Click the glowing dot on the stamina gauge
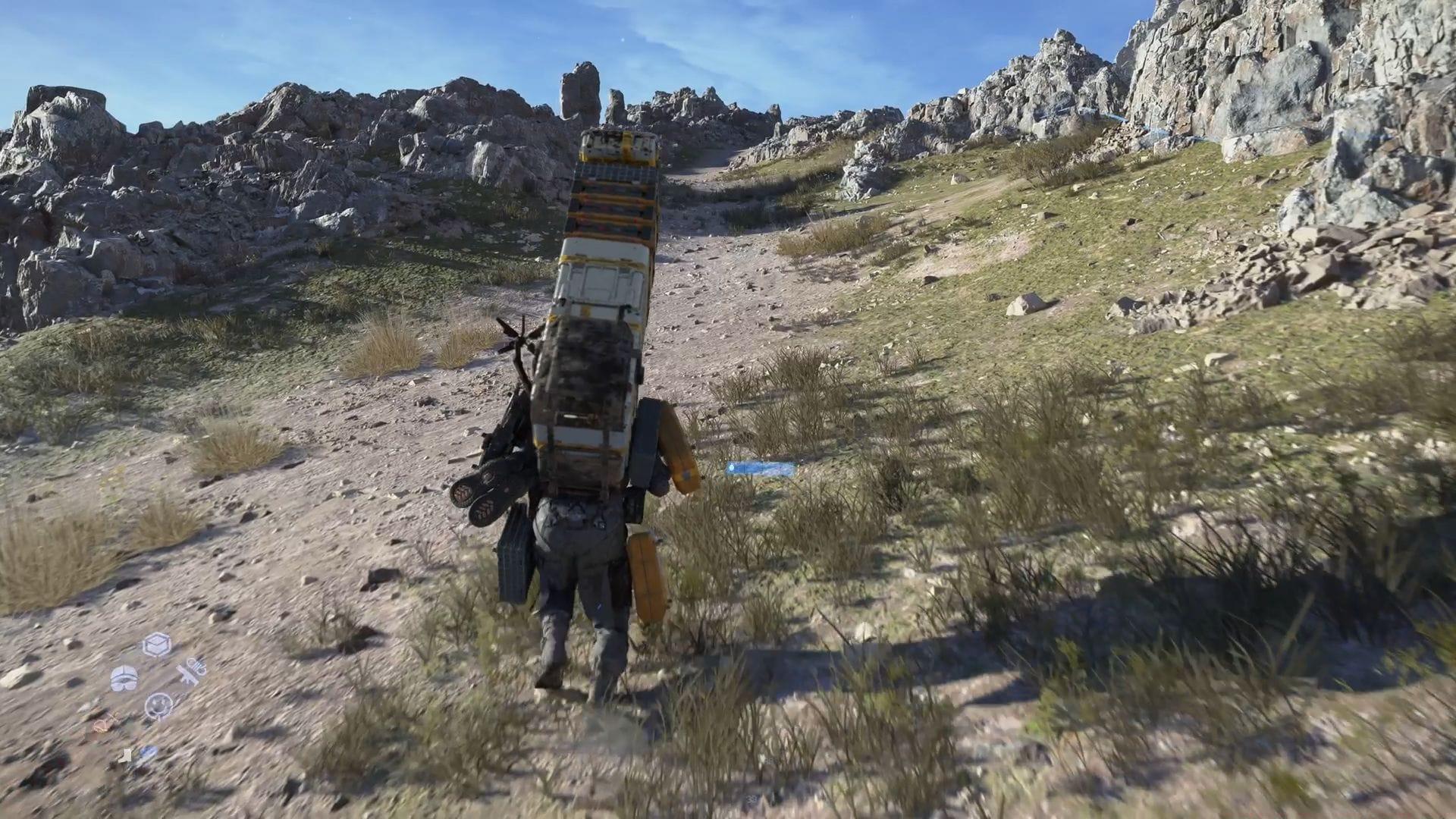Viewport: 1456px width, 819px height. (731, 468)
